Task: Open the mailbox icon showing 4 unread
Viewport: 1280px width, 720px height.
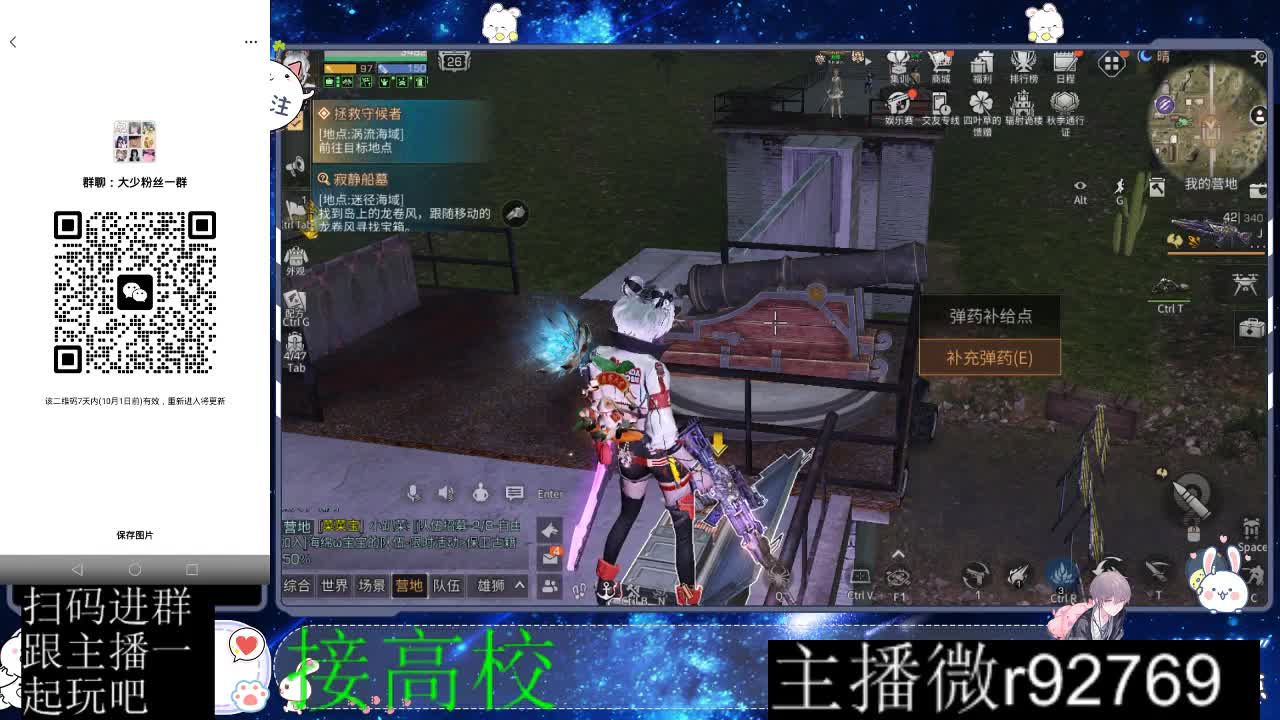Action: click(550, 557)
